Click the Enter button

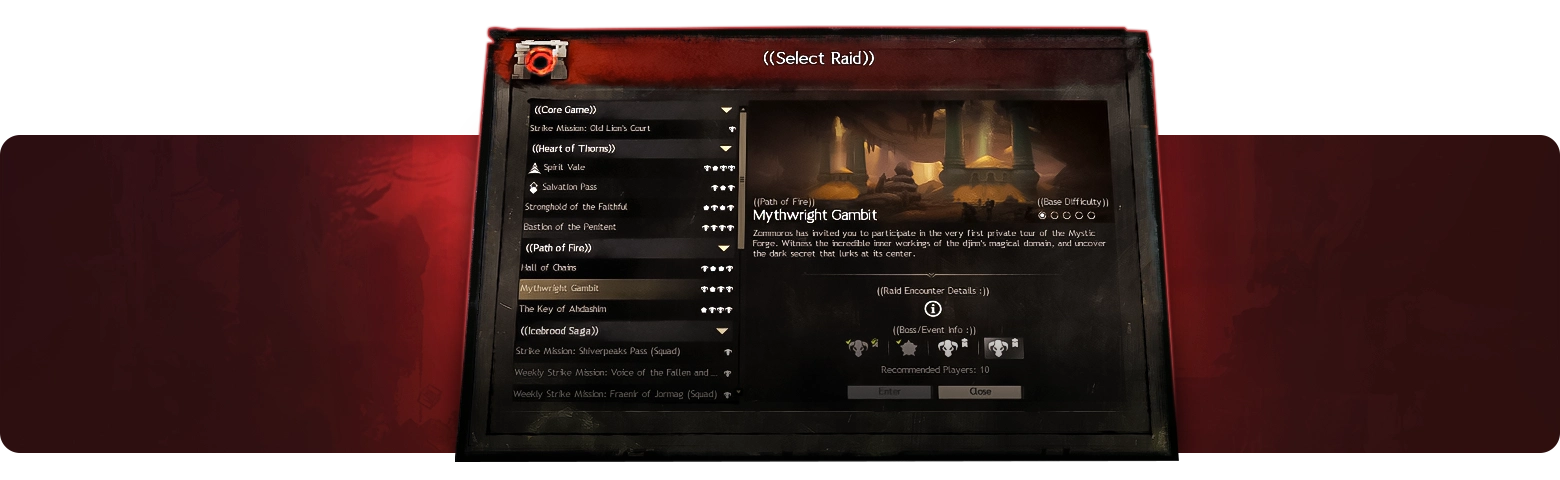coord(890,392)
